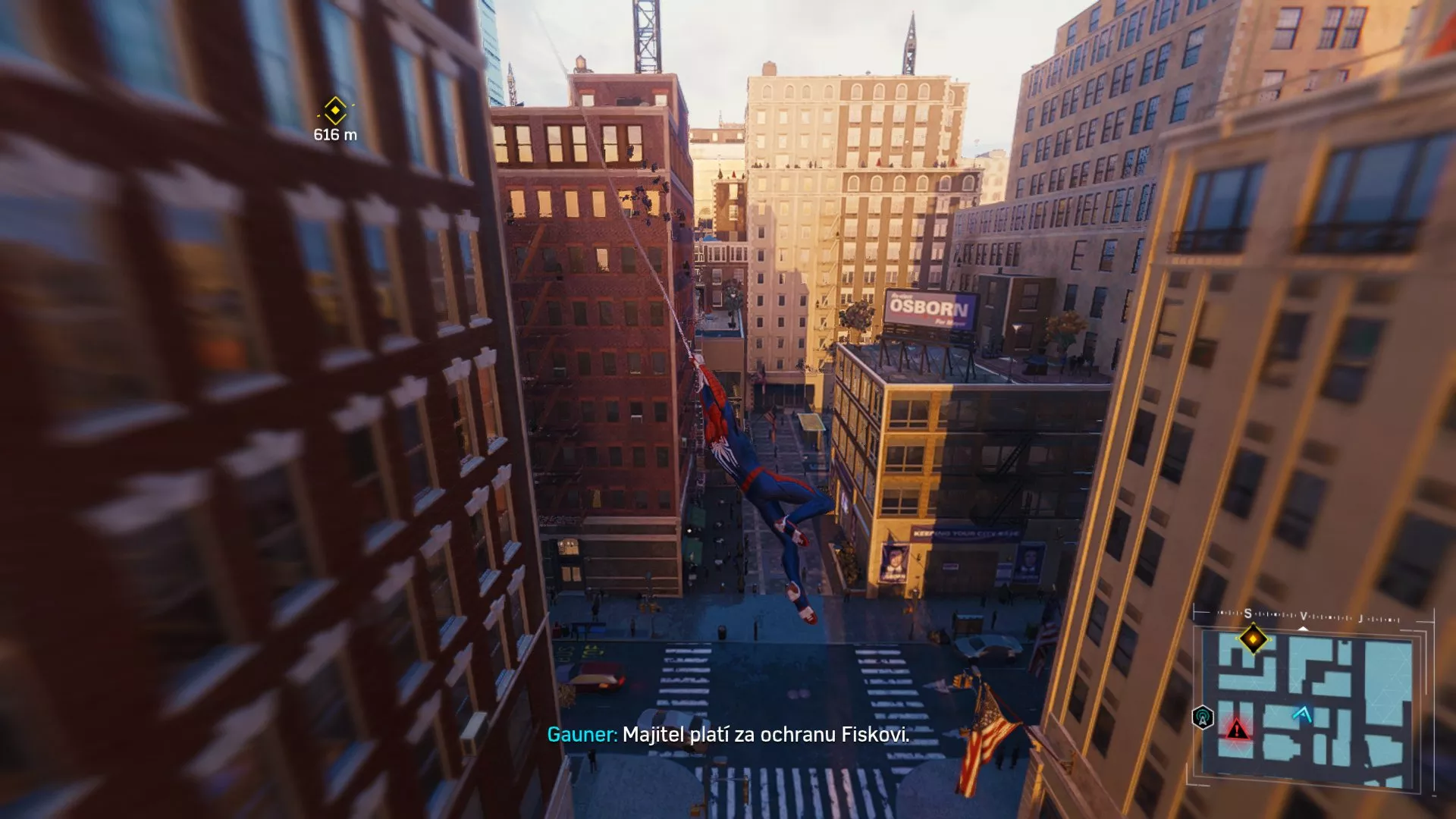Click the V marker on the minimap compass bar

coord(1304,616)
